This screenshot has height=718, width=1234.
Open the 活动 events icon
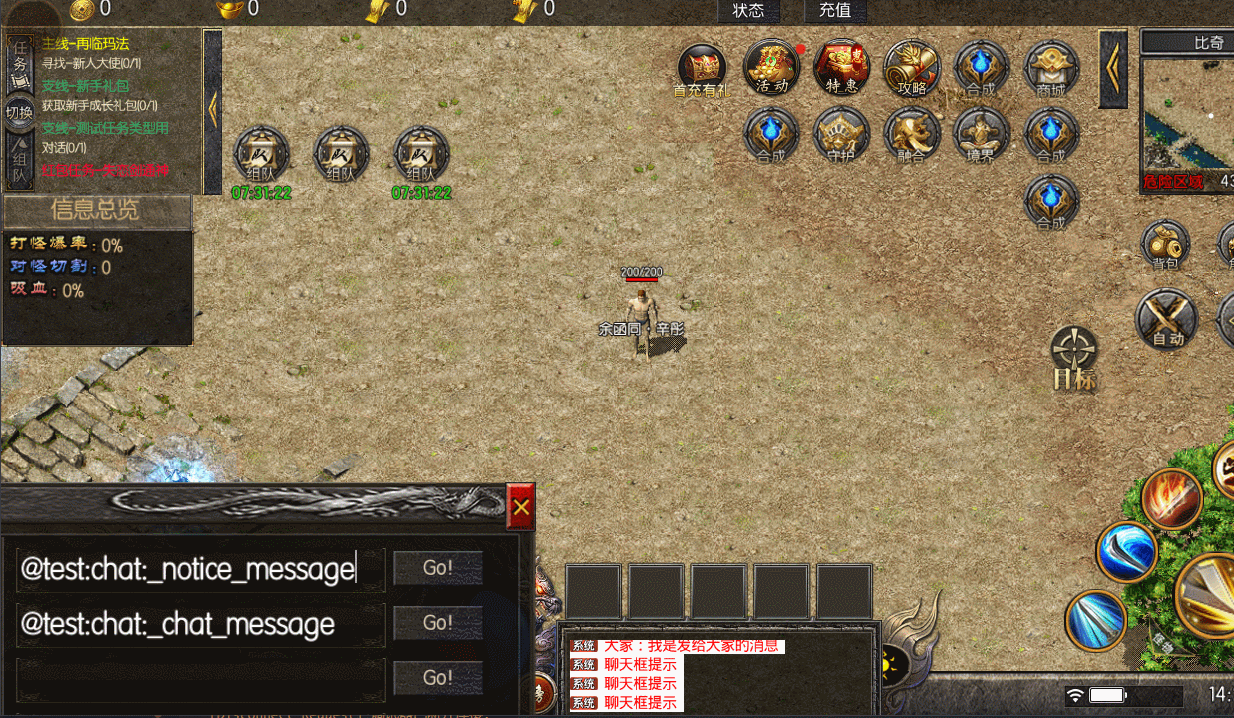(772, 66)
